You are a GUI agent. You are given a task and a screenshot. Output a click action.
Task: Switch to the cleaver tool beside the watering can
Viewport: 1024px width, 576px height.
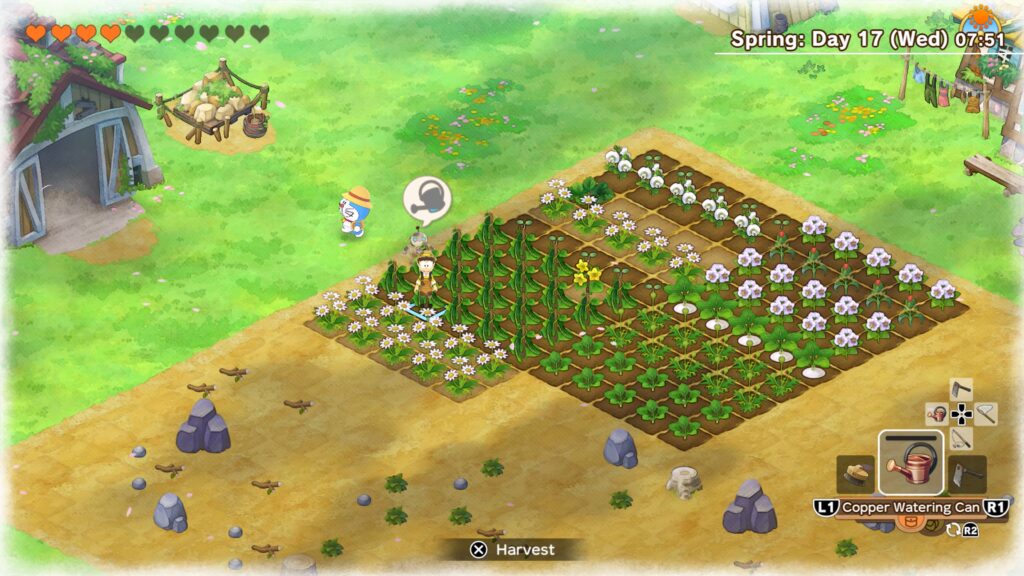(968, 473)
